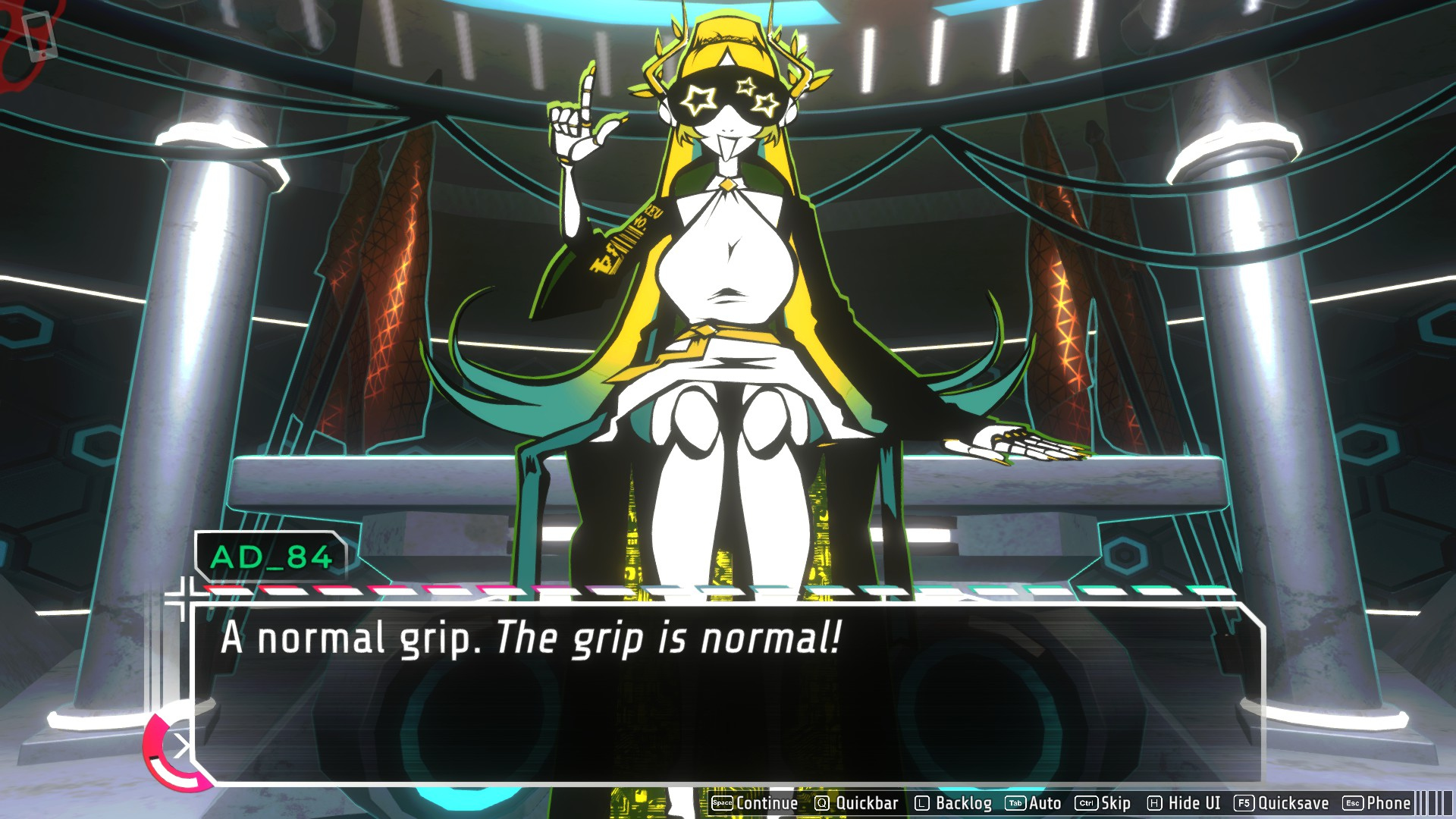The width and height of the screenshot is (1456, 819).
Task: Open the Phone menu
Action: point(1377,803)
